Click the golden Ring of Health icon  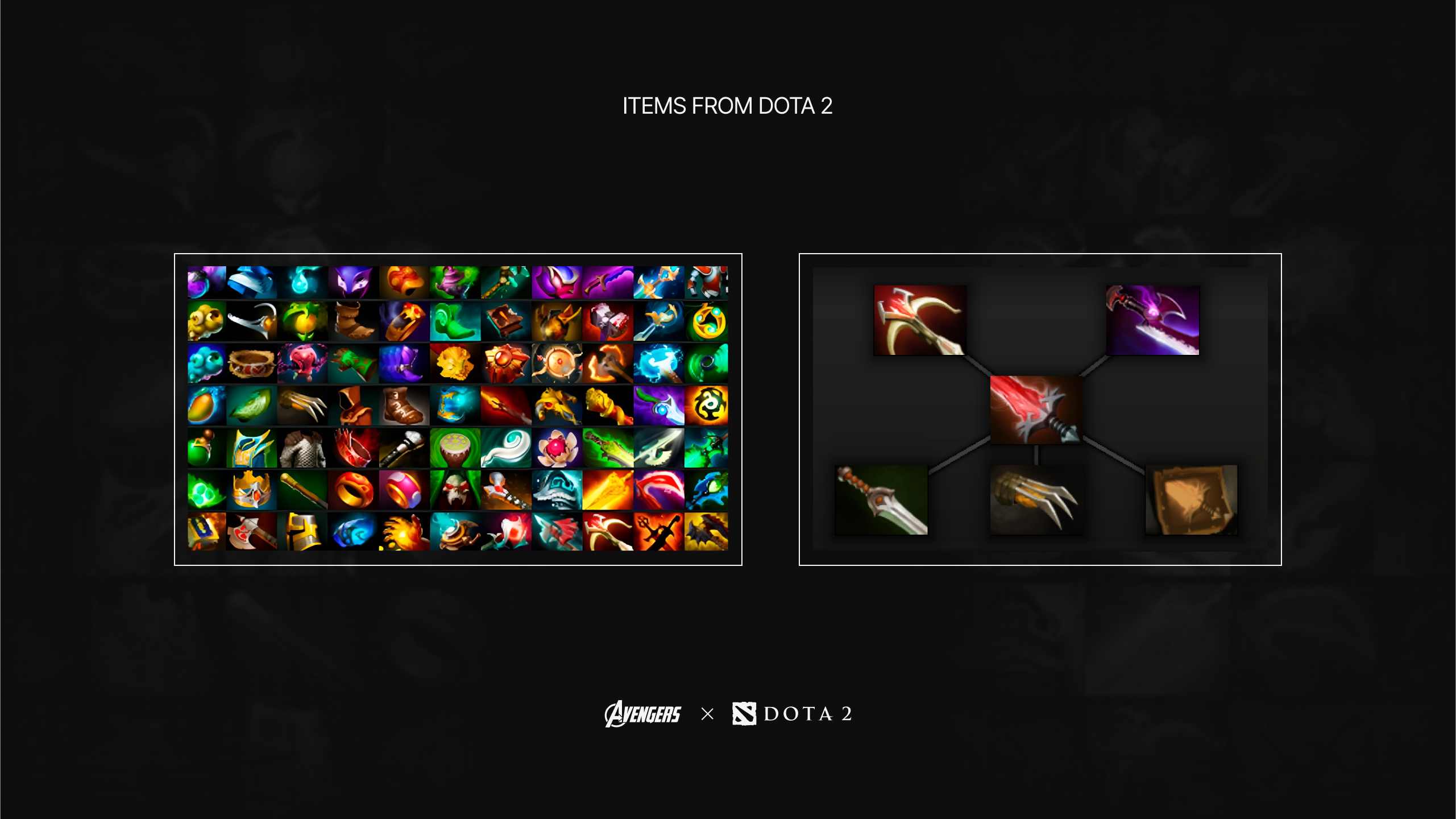coord(353,490)
